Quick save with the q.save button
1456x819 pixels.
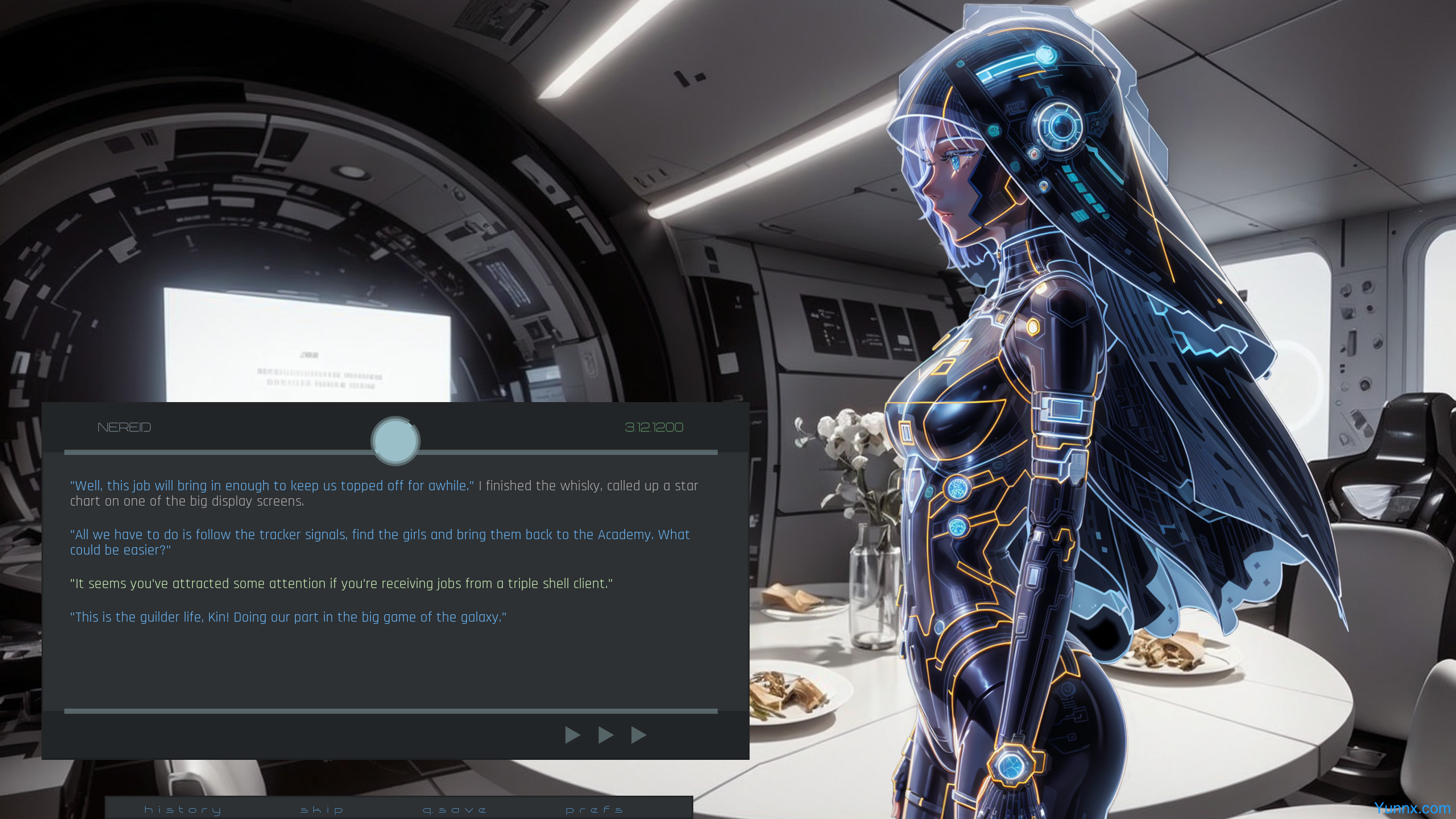[x=455, y=809]
